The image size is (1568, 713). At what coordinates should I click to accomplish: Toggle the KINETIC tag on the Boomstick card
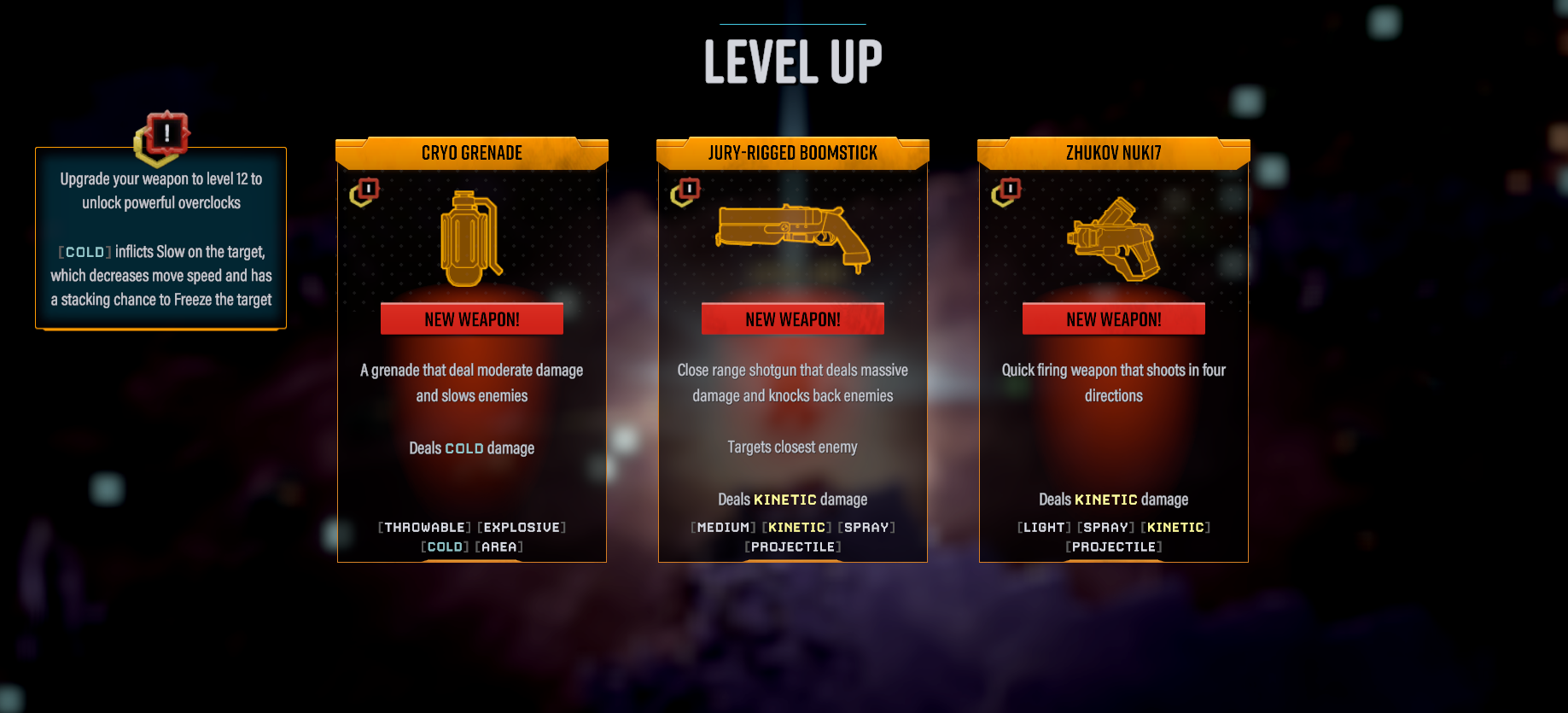coord(796,527)
